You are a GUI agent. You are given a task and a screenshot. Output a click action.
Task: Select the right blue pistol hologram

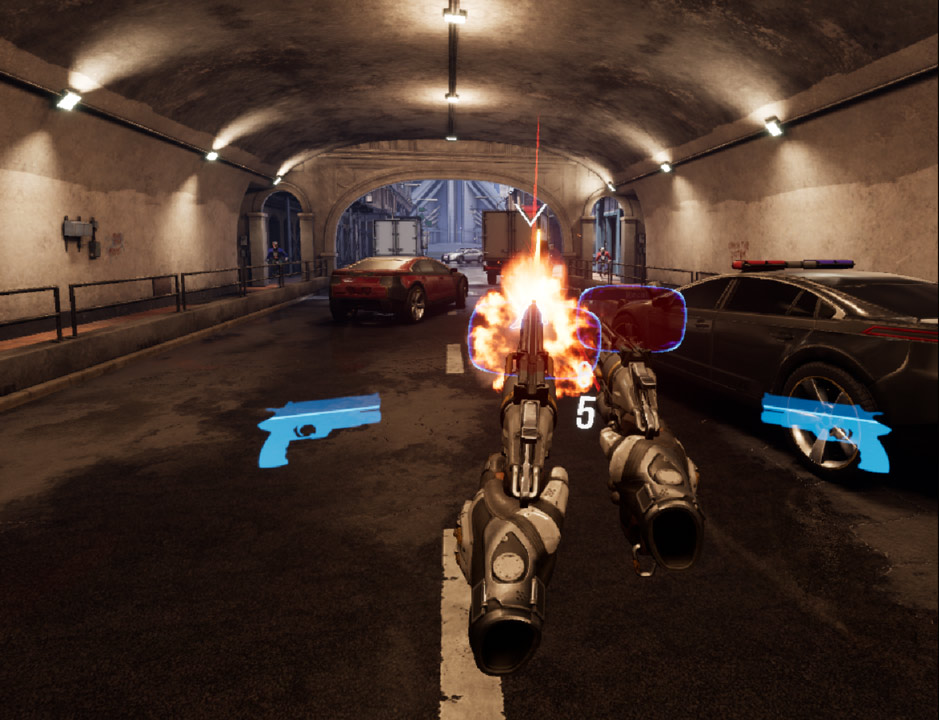click(x=826, y=426)
